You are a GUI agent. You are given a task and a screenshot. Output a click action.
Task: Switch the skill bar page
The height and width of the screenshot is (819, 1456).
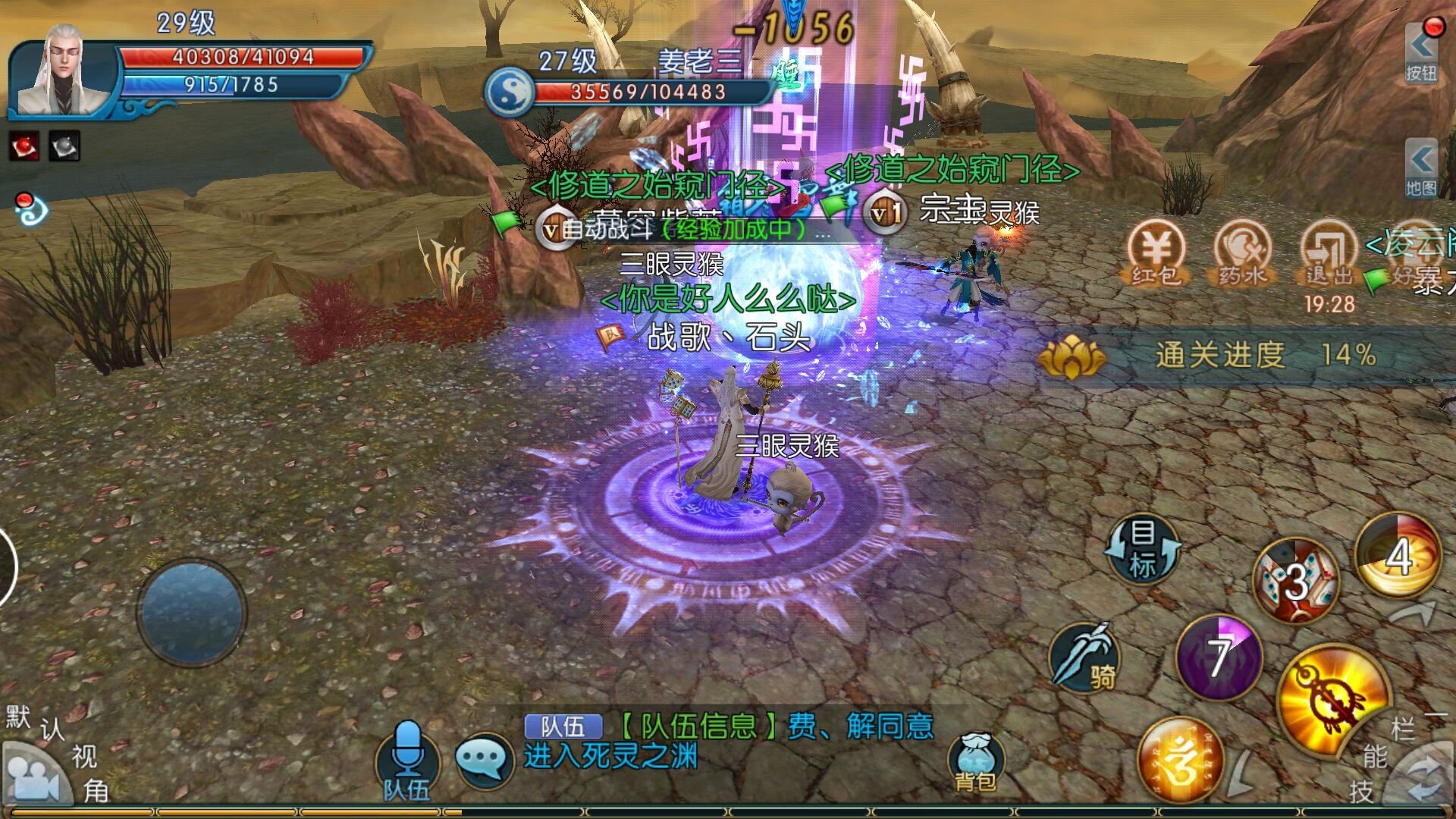coord(1424,777)
